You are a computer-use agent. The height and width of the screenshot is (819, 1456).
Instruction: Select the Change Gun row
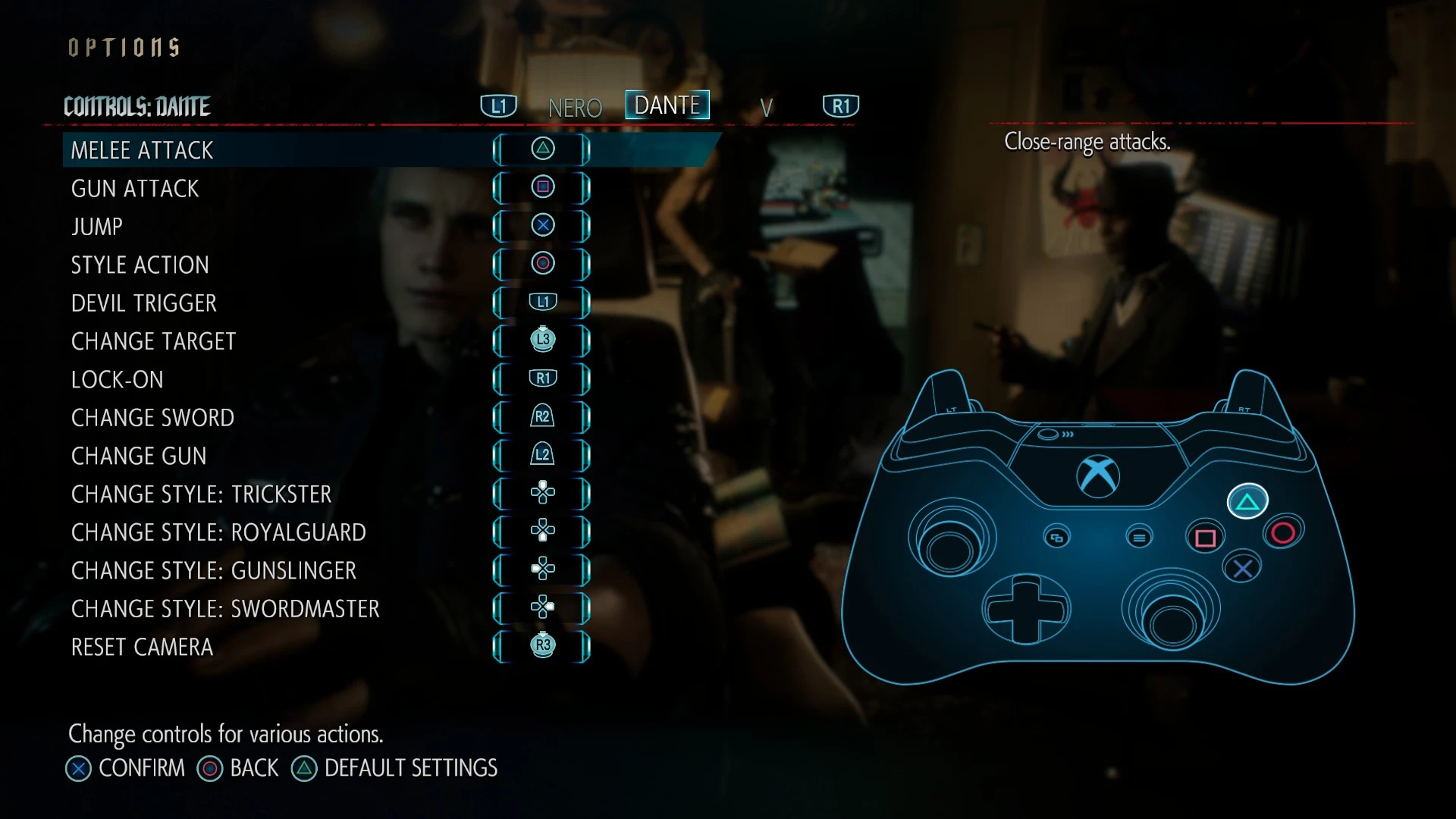139,456
